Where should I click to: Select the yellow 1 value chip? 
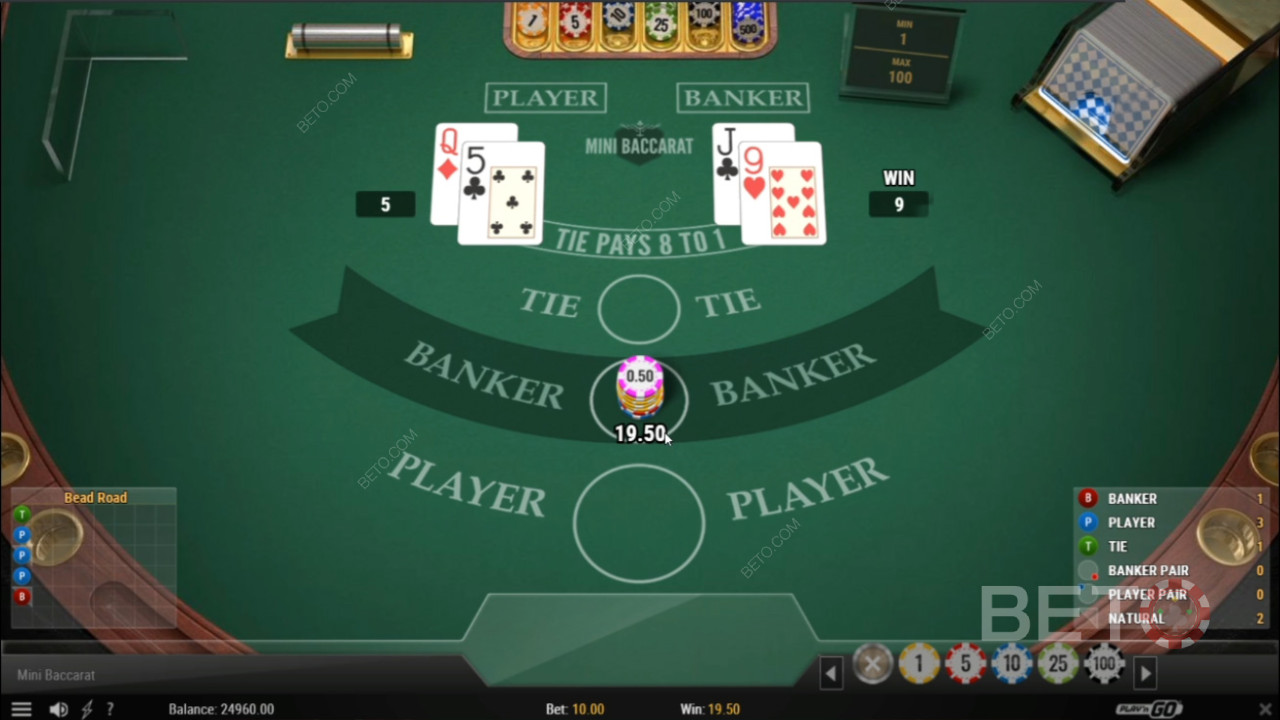coord(918,663)
